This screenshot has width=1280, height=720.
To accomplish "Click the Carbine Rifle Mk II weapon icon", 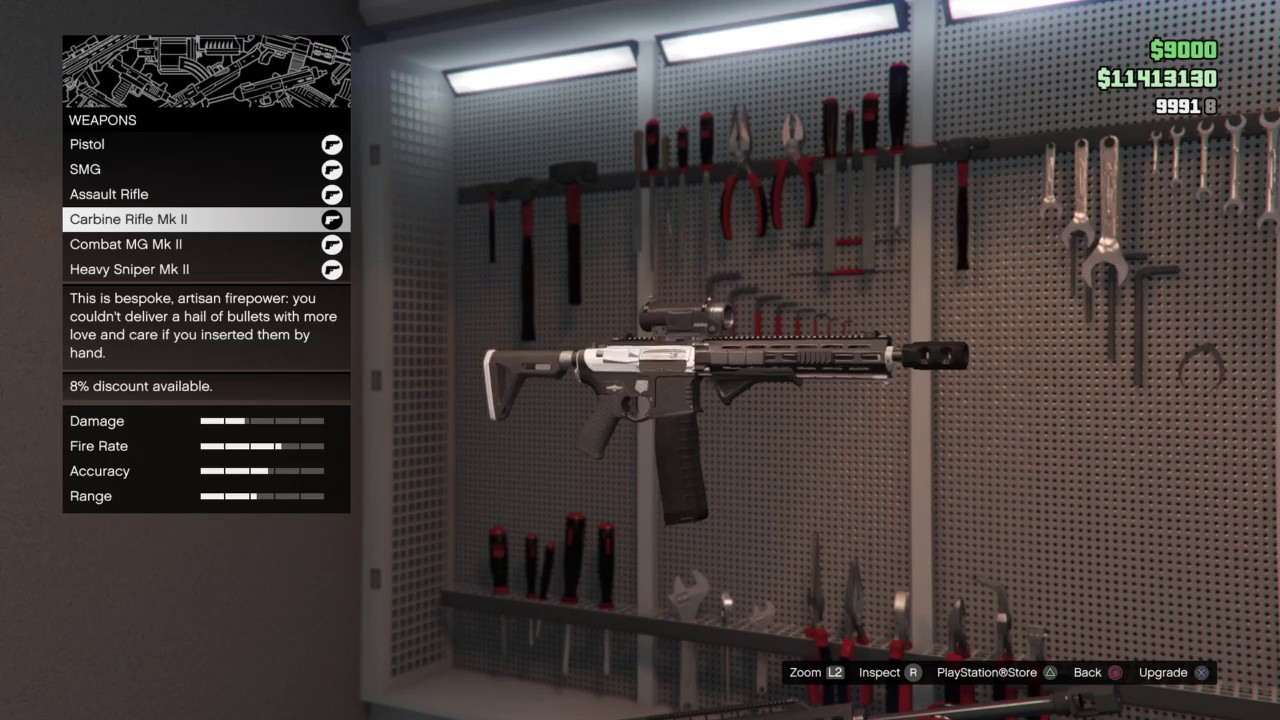I will [x=332, y=220].
